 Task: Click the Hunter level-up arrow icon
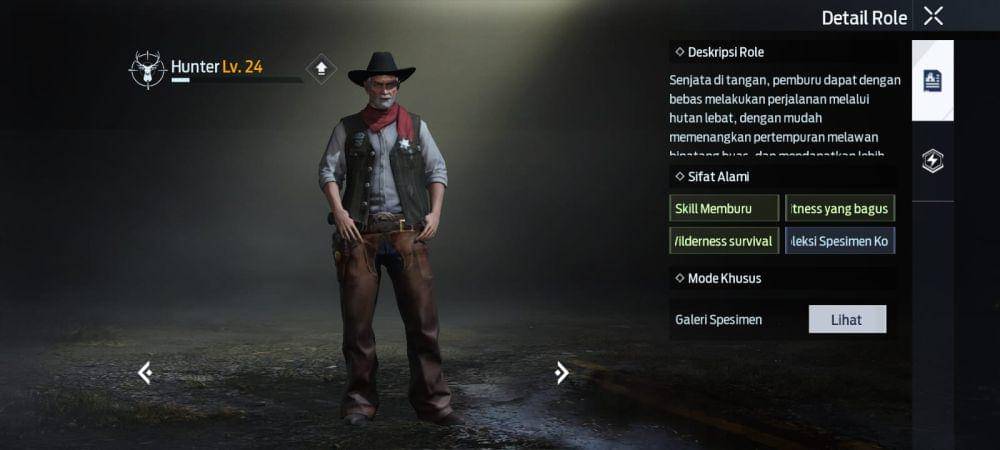pos(321,68)
